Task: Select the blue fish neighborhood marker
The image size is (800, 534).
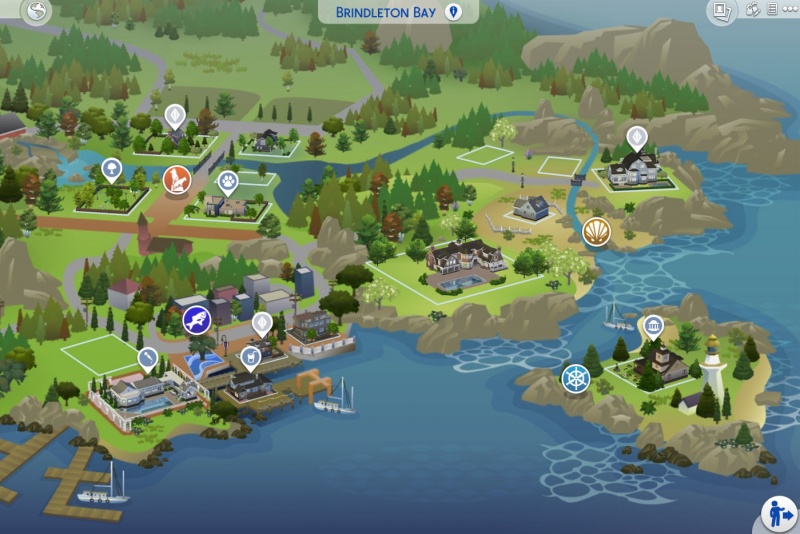Action: click(x=196, y=320)
